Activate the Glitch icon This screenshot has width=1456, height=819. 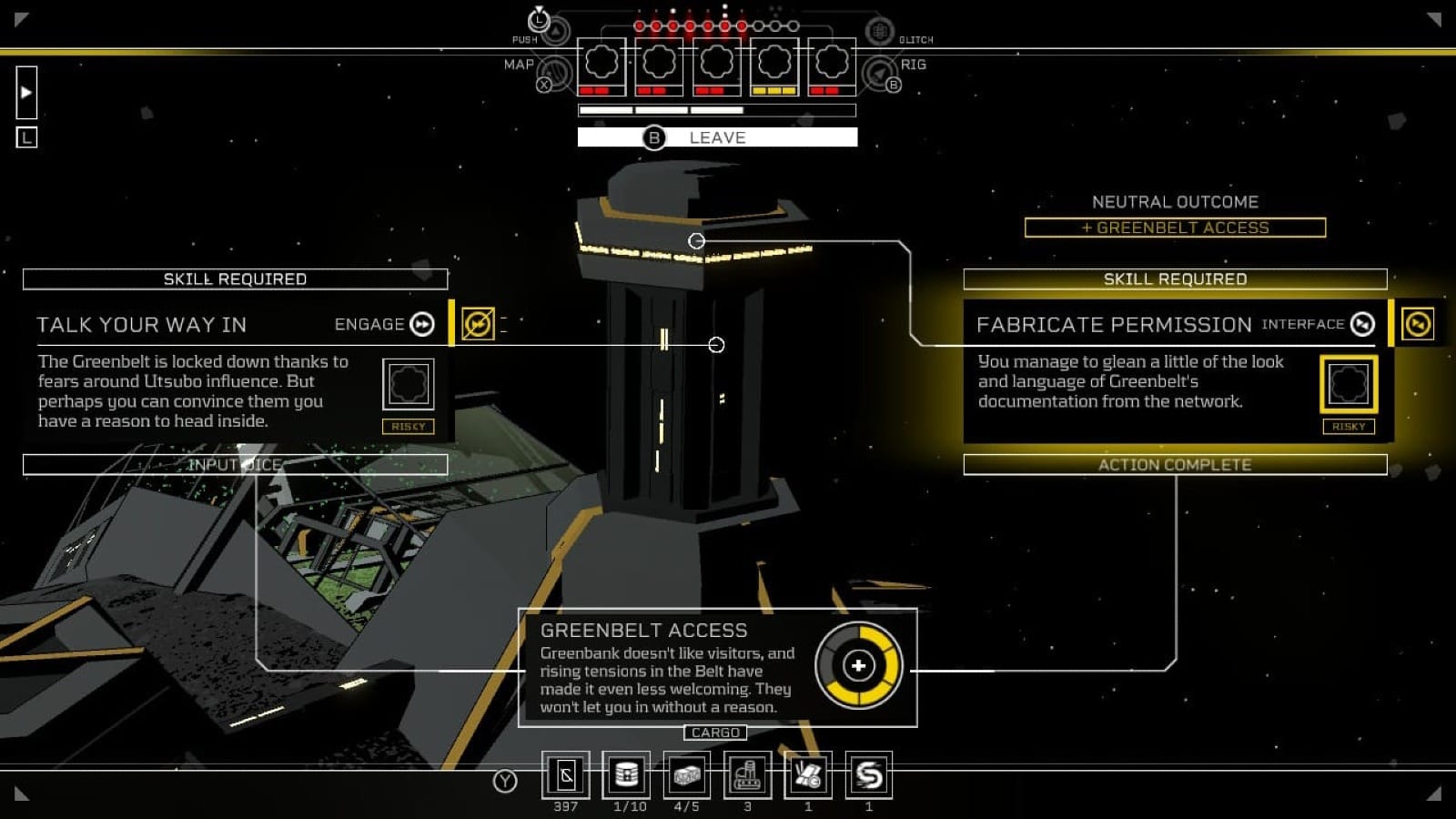pos(879,32)
